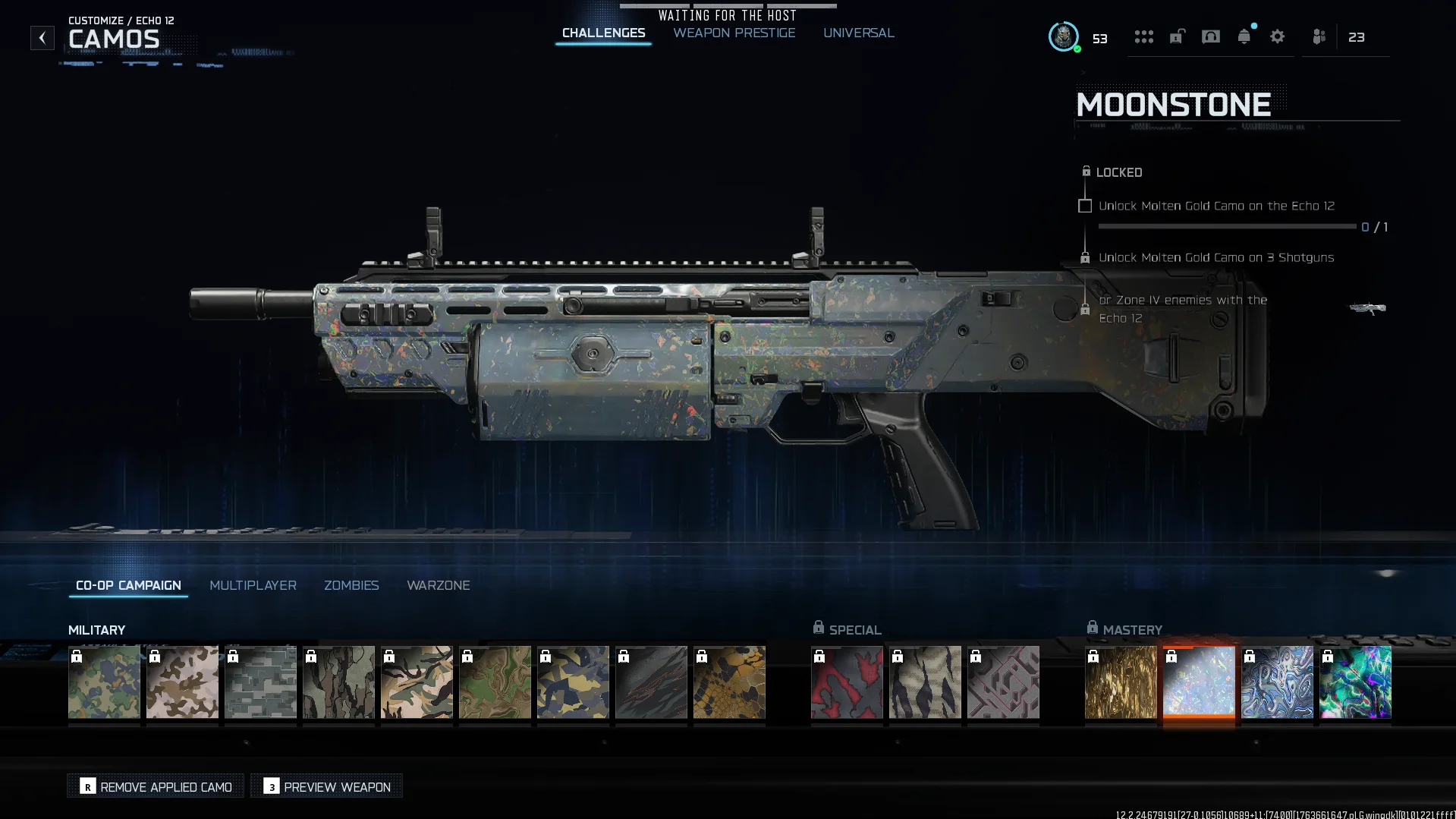
Task: Open the settings gear icon
Action: (1277, 36)
